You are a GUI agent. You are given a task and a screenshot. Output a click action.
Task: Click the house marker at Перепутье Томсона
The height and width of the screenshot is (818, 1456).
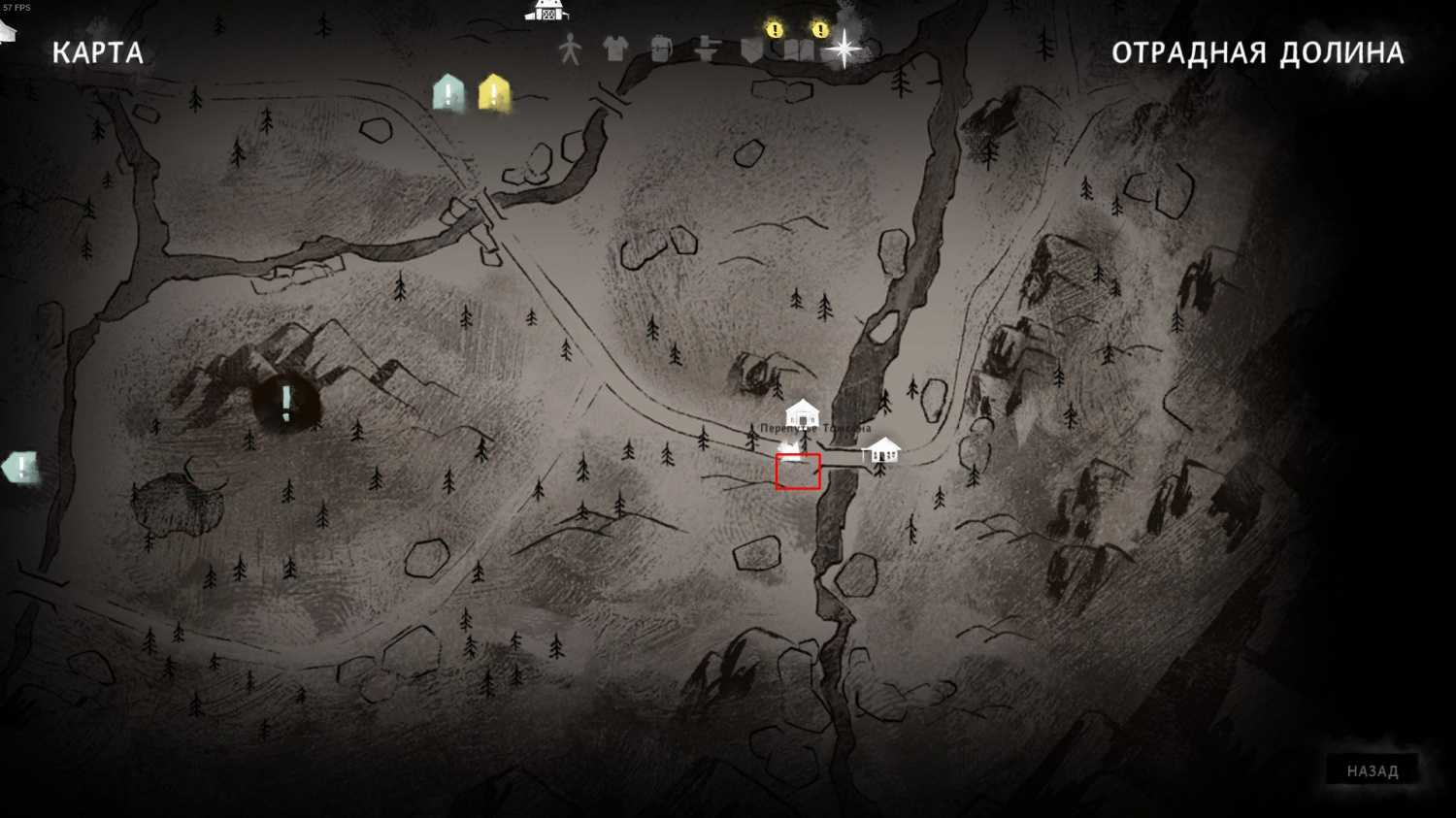(802, 412)
